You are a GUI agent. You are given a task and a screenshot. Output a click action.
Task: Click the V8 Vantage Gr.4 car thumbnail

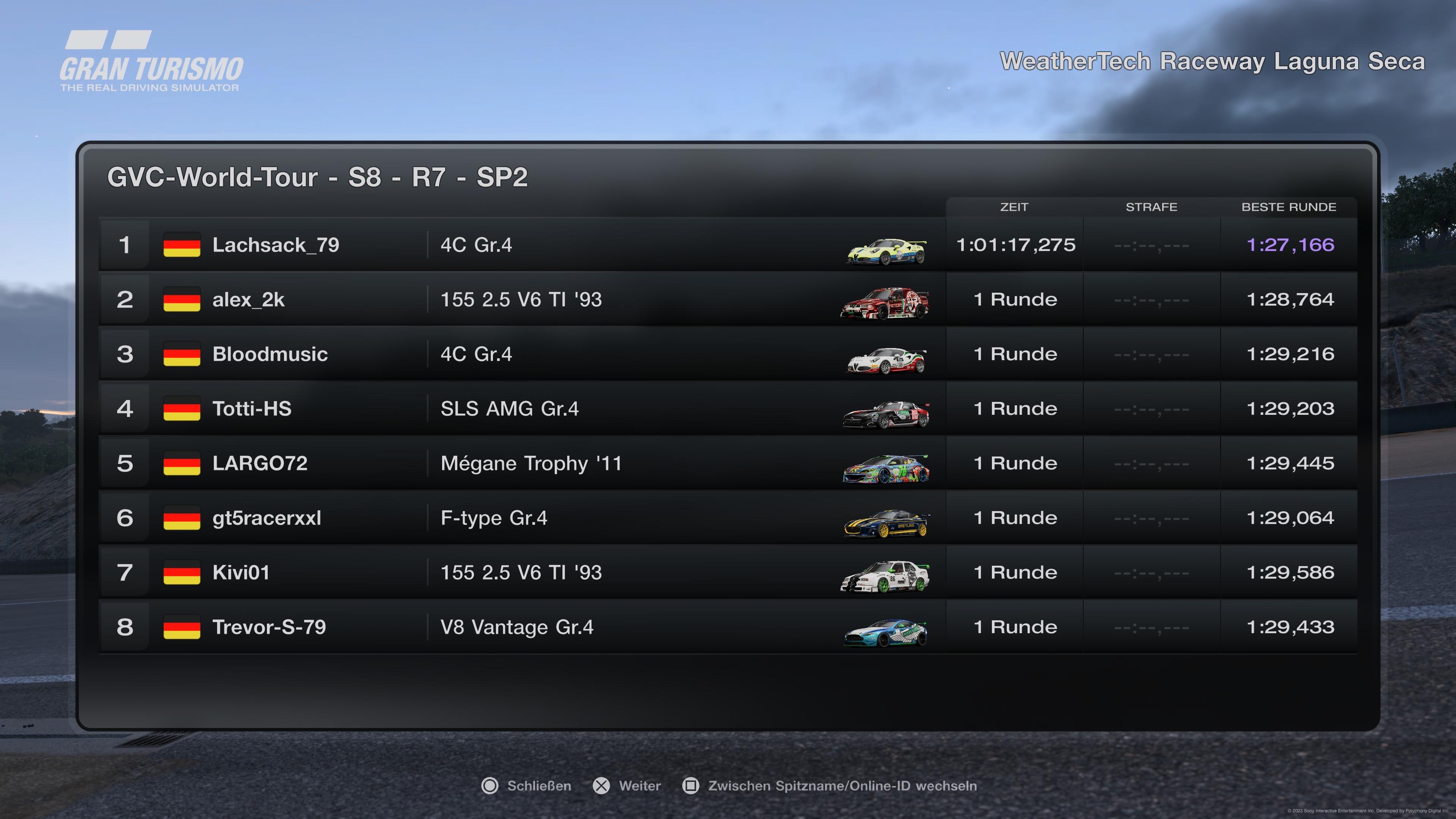click(886, 633)
